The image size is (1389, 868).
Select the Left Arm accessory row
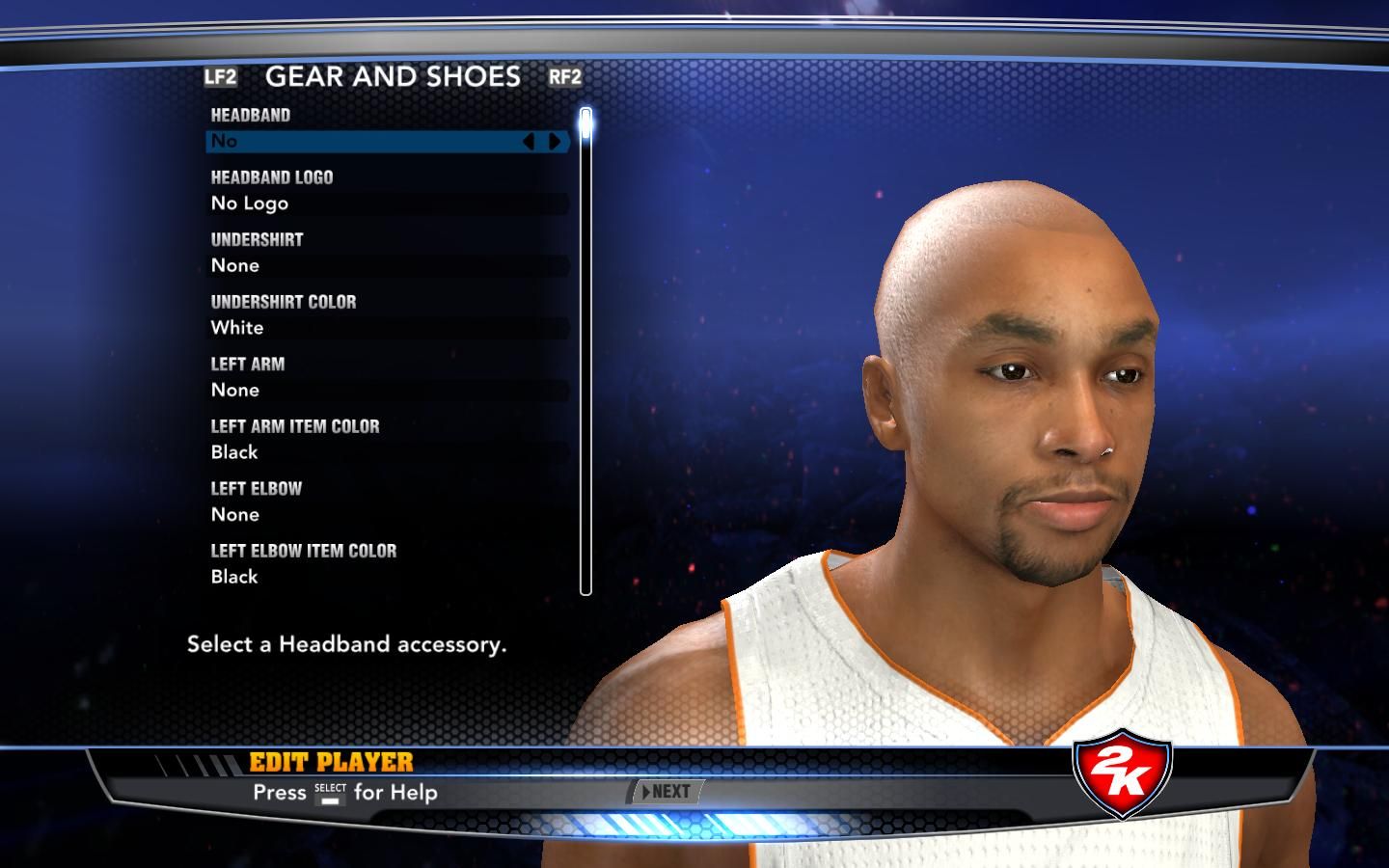coord(388,391)
